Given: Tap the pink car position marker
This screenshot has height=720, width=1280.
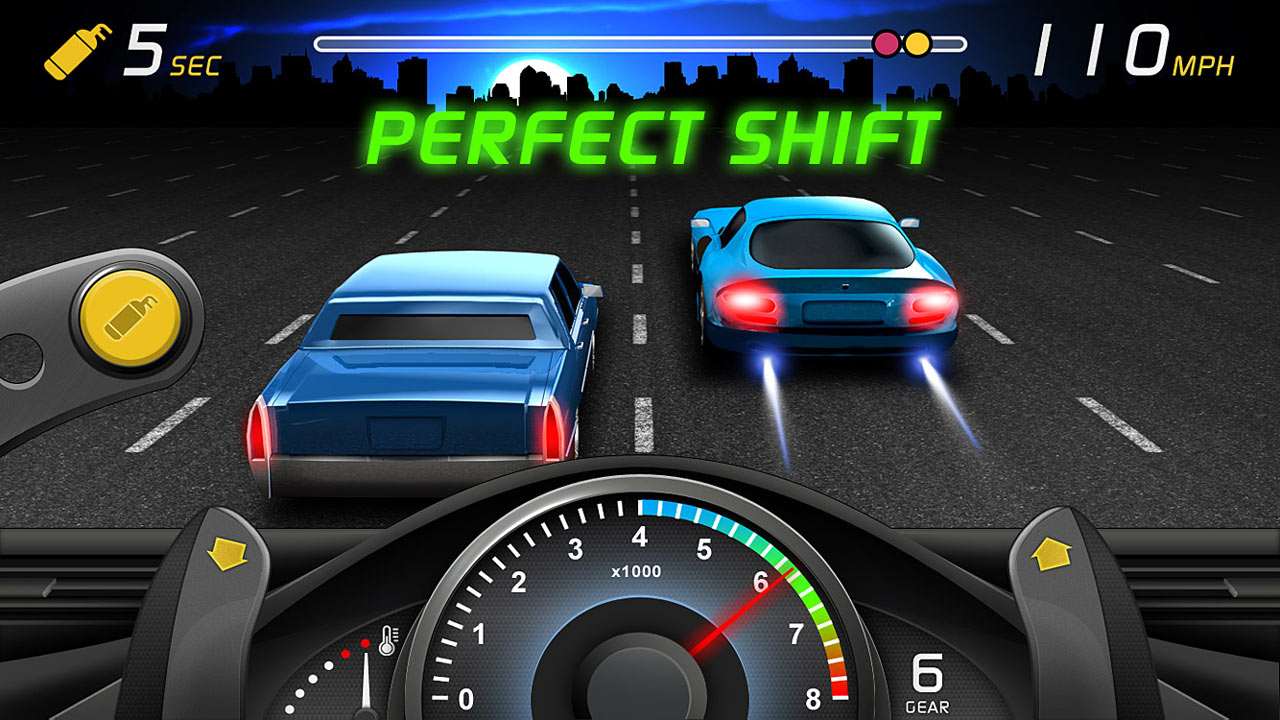Looking at the screenshot, I should click(x=884, y=42).
